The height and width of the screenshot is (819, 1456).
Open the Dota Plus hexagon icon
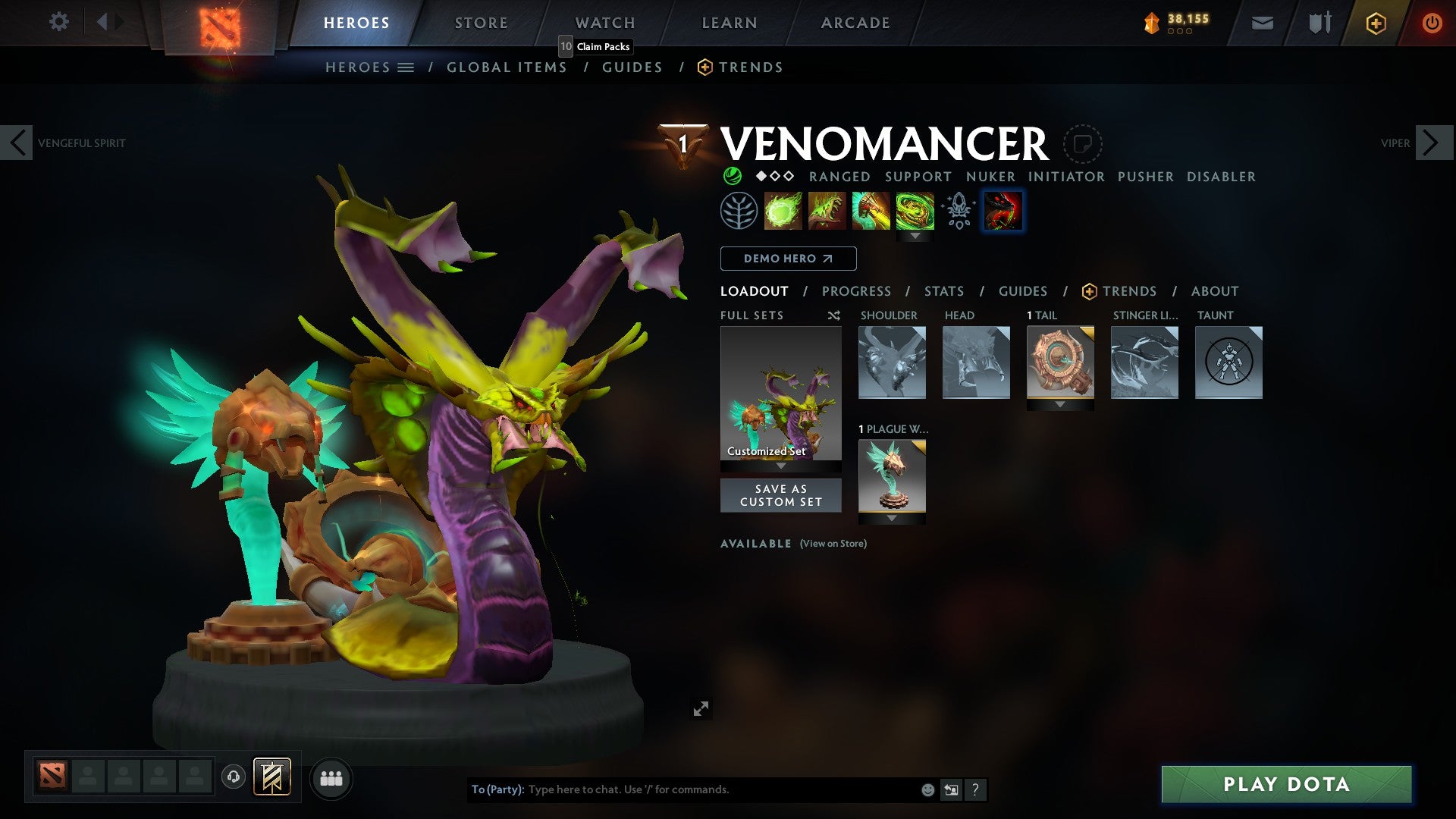[1375, 23]
